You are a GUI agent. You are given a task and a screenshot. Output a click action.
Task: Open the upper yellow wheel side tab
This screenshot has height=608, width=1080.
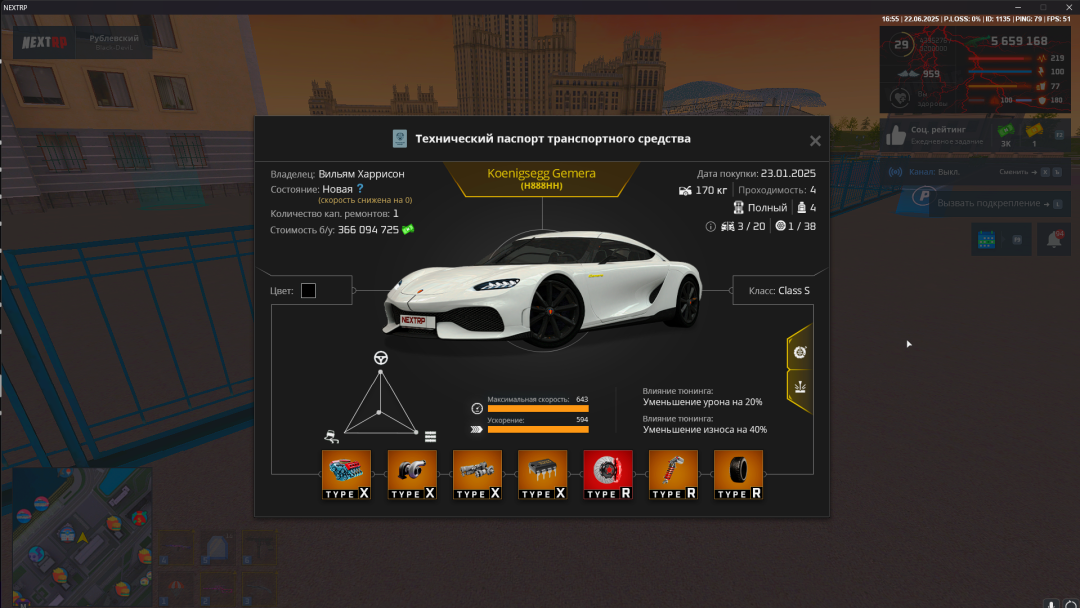tap(800, 352)
